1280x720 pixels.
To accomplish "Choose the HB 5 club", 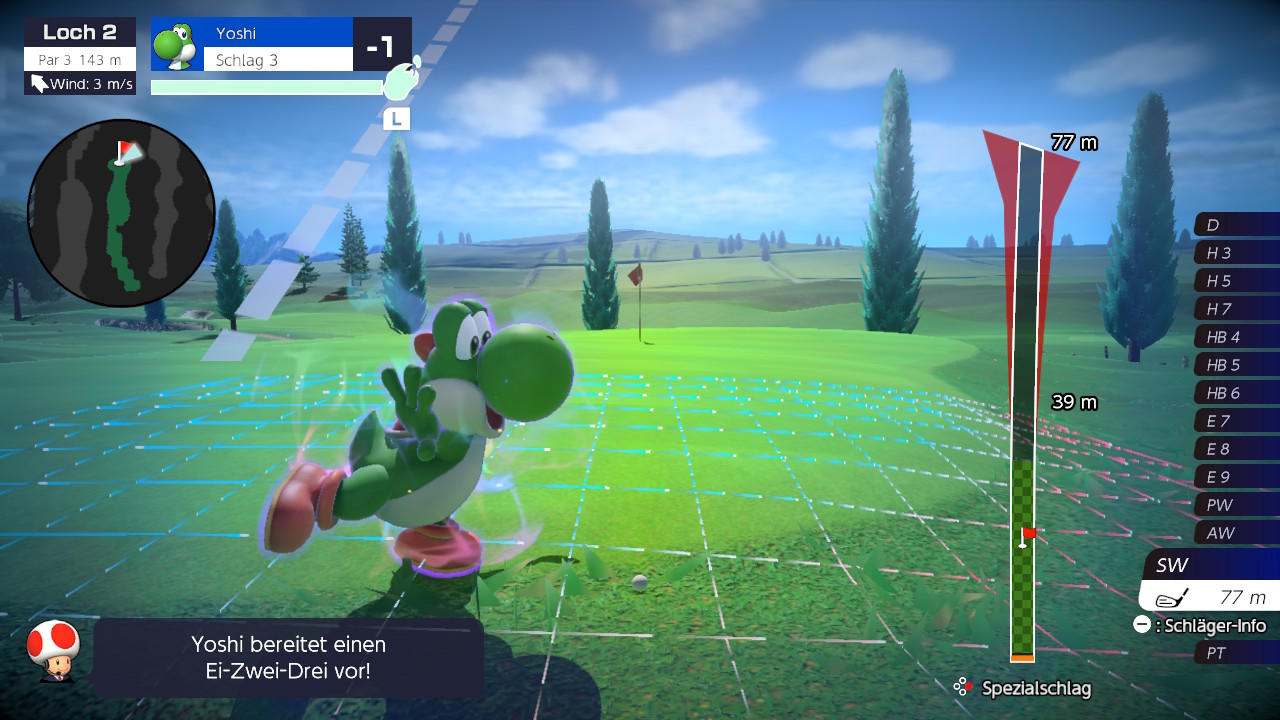I will pos(1236,365).
